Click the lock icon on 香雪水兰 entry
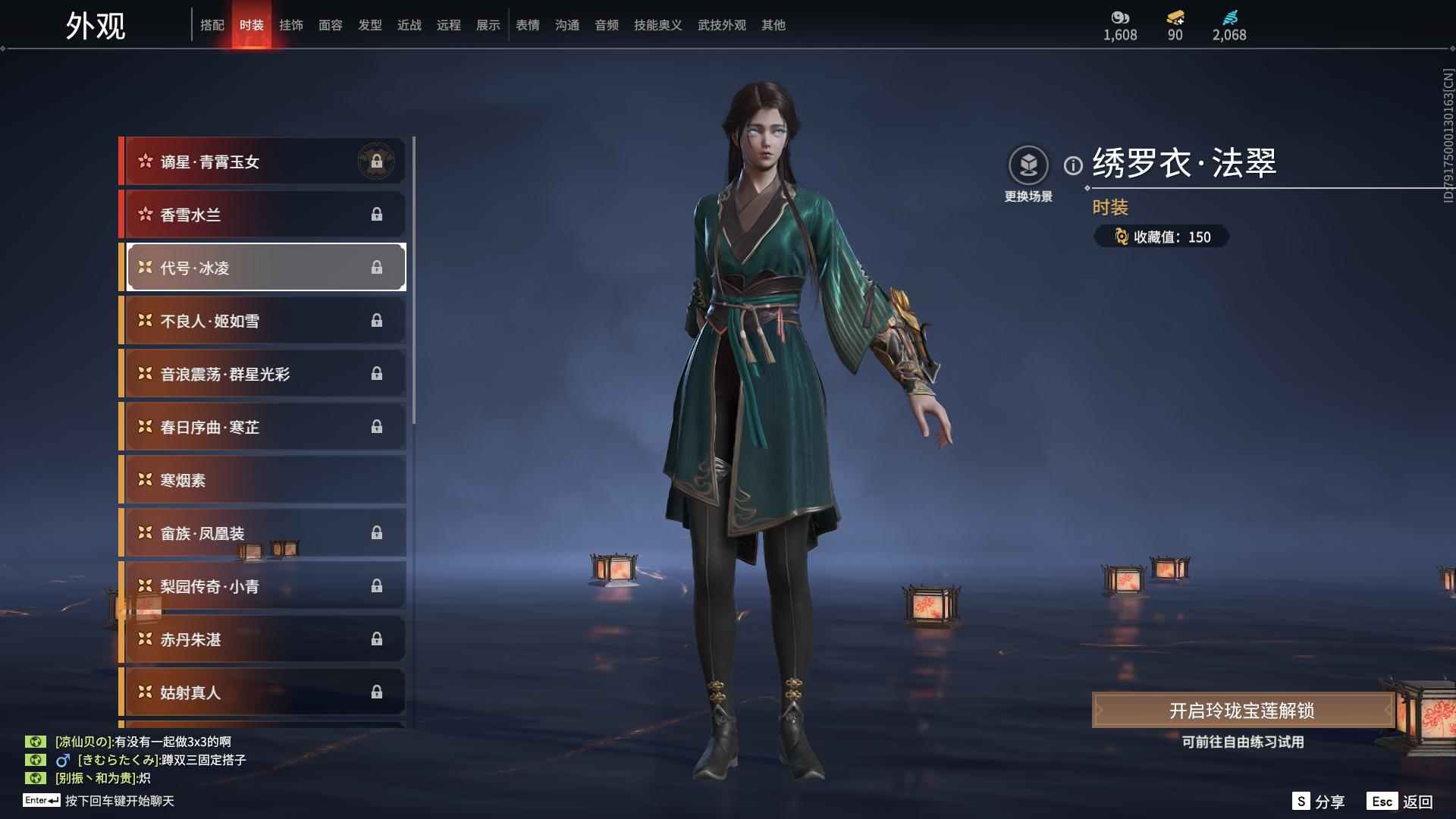 coord(378,214)
